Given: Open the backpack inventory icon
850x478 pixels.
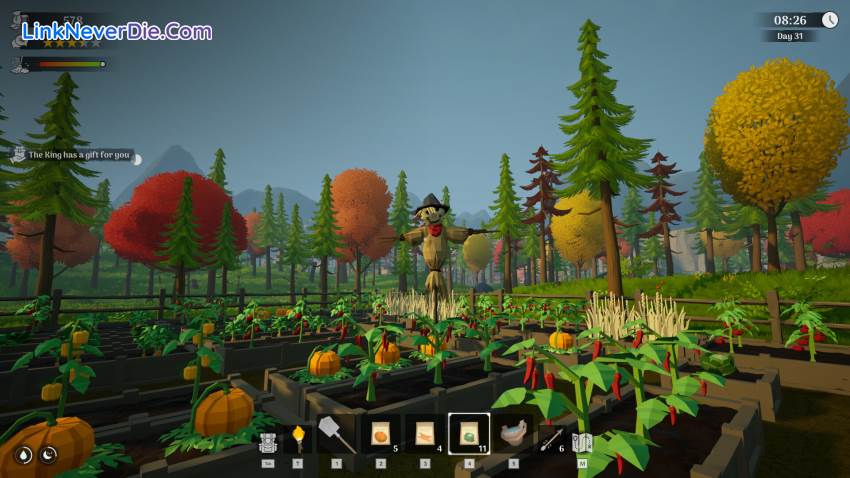Looking at the screenshot, I should pyautogui.click(x=267, y=442).
